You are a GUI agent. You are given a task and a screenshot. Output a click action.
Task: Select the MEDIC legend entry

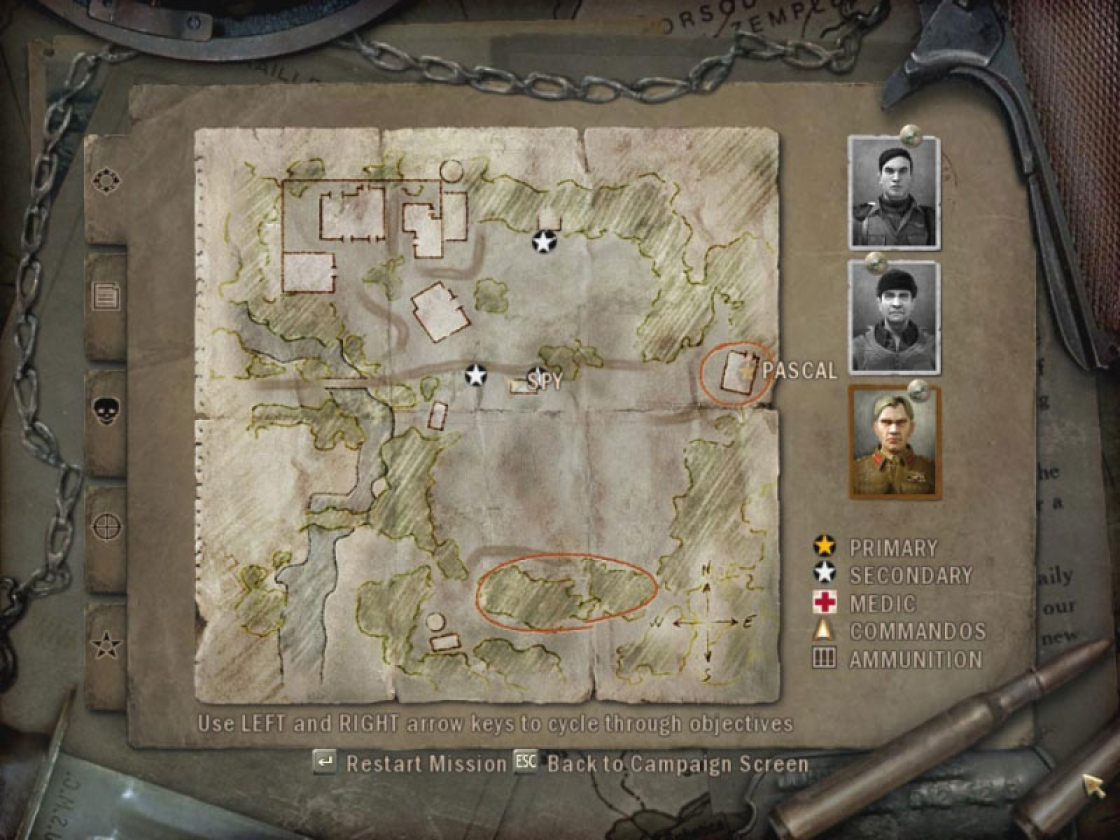tap(868, 603)
